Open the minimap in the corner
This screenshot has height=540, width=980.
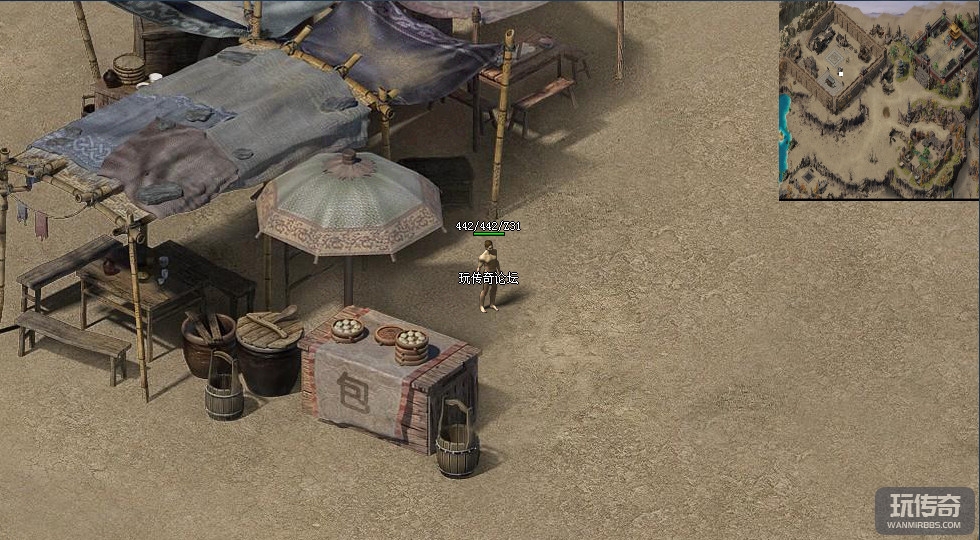point(879,100)
